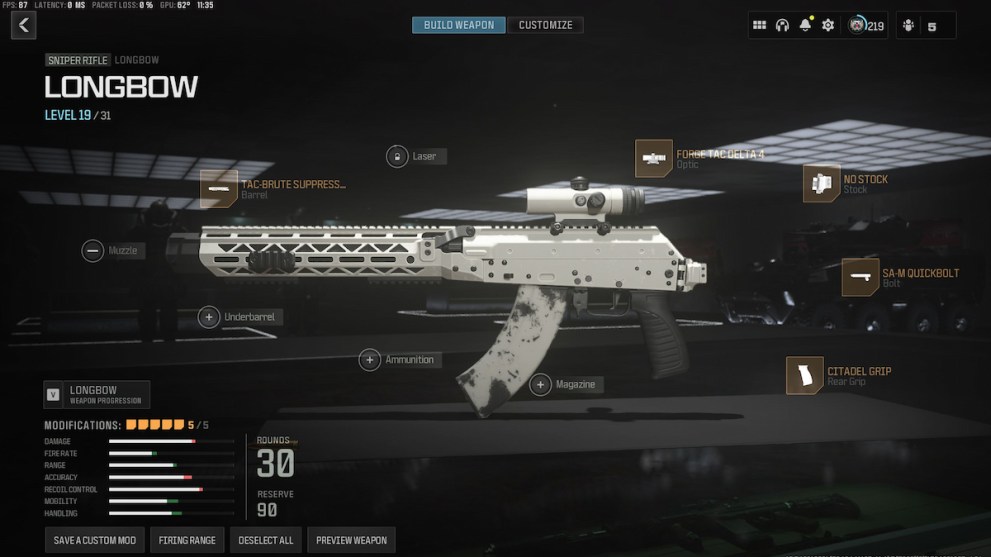991x557 pixels.
Task: Open the Customize tab
Action: click(545, 25)
